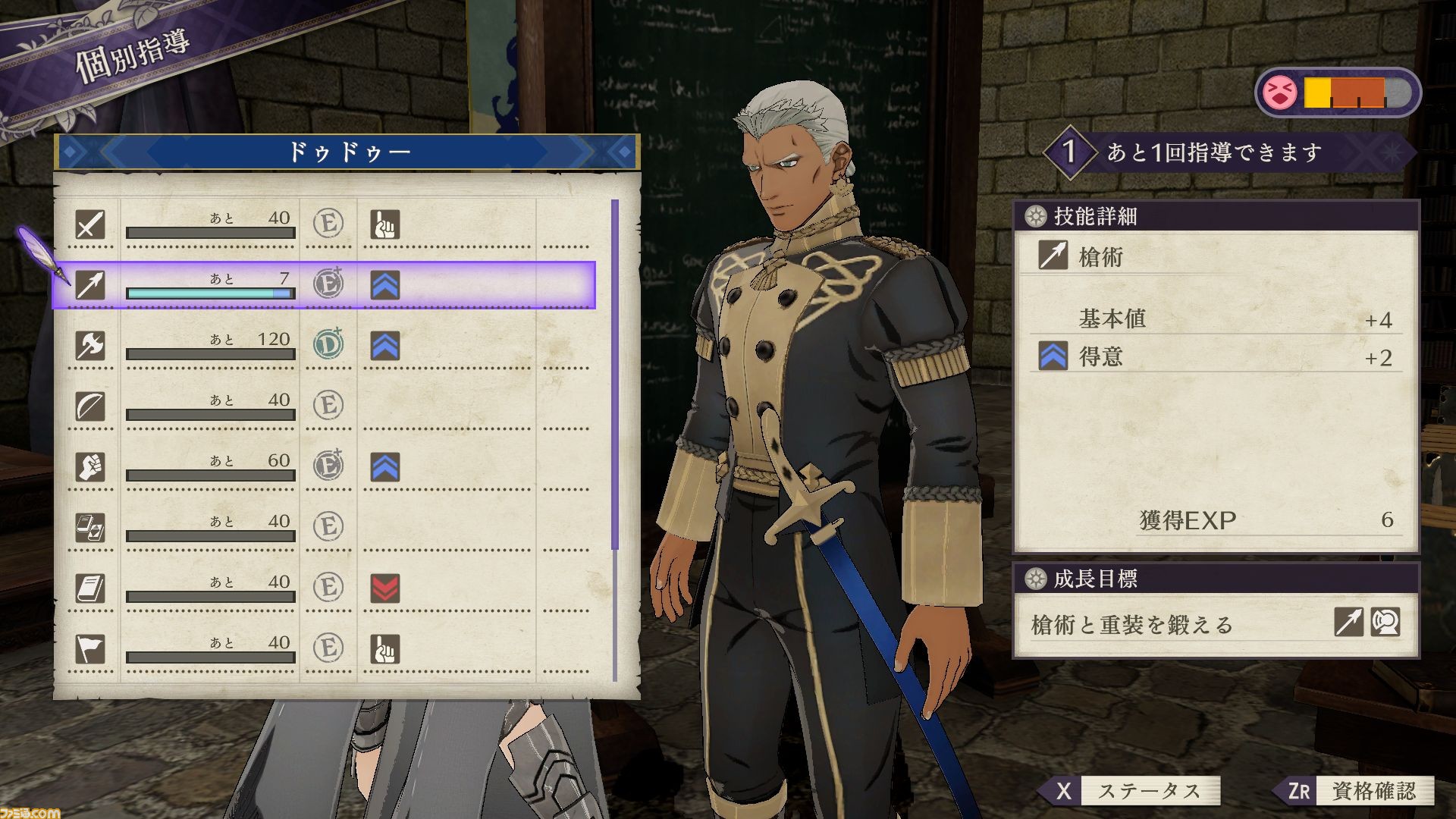Select the sword skill icon
Screen dimensions: 1456x819
click(x=89, y=224)
